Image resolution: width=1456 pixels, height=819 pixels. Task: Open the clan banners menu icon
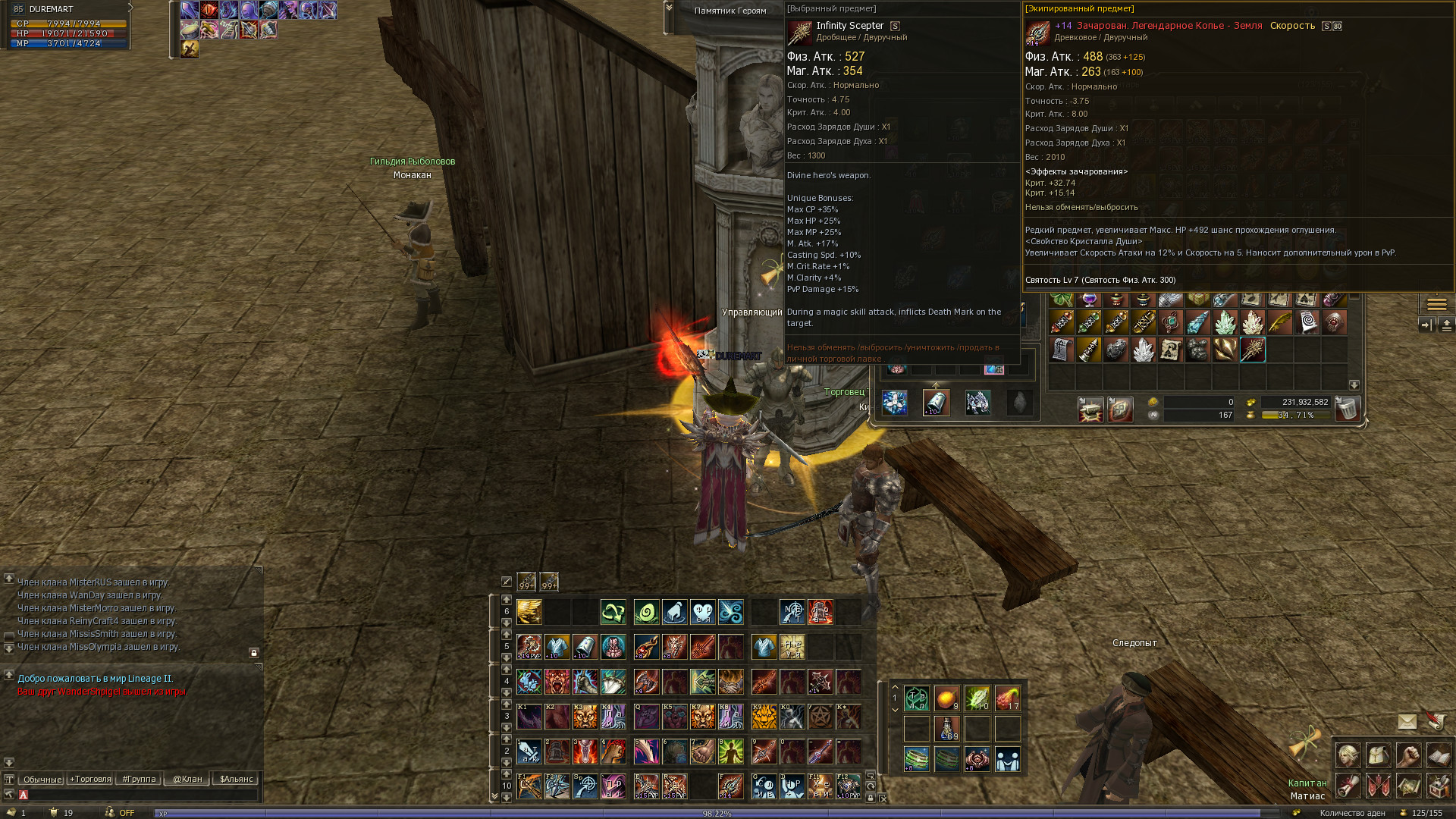[x=1378, y=786]
